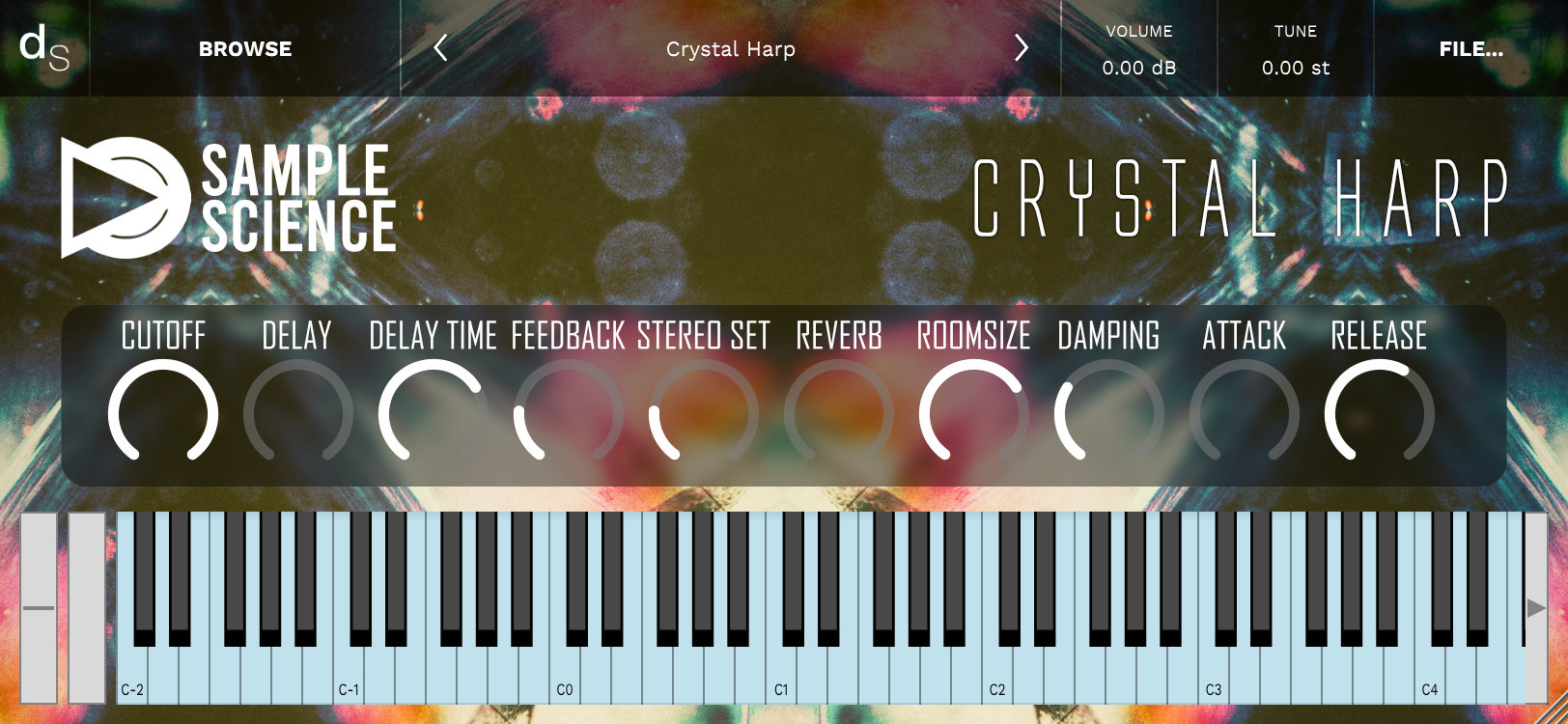Image resolution: width=1568 pixels, height=724 pixels.
Task: Adjust the CUTOFF knob
Action: (x=166, y=410)
